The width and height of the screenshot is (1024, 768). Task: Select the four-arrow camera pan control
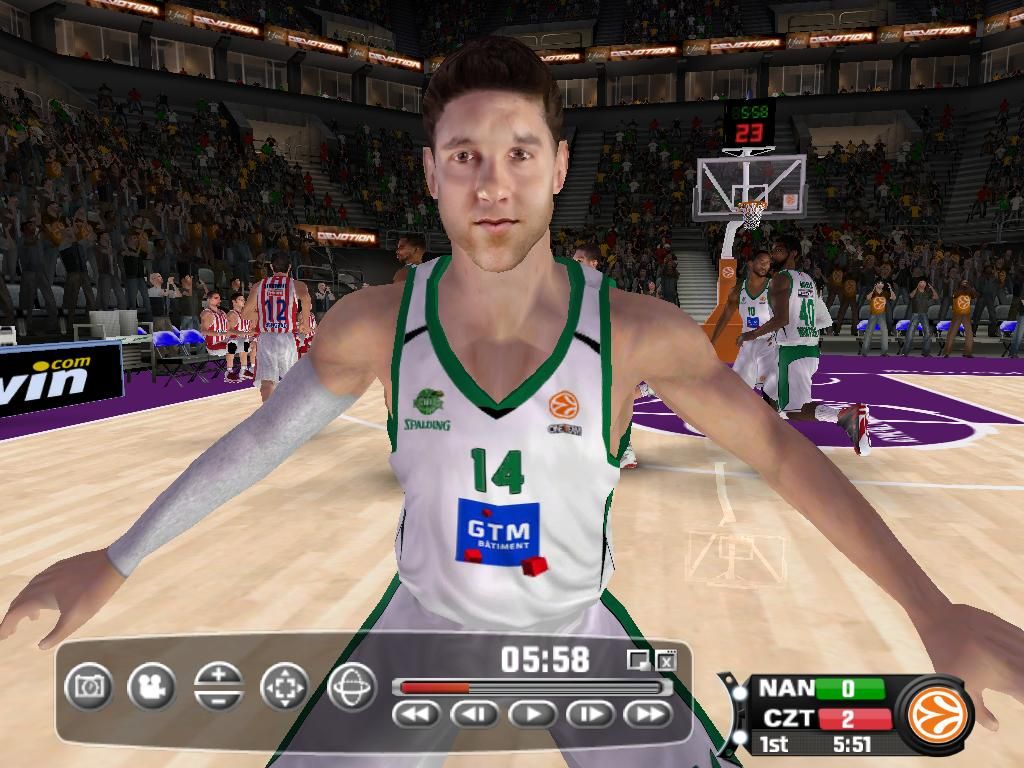284,687
